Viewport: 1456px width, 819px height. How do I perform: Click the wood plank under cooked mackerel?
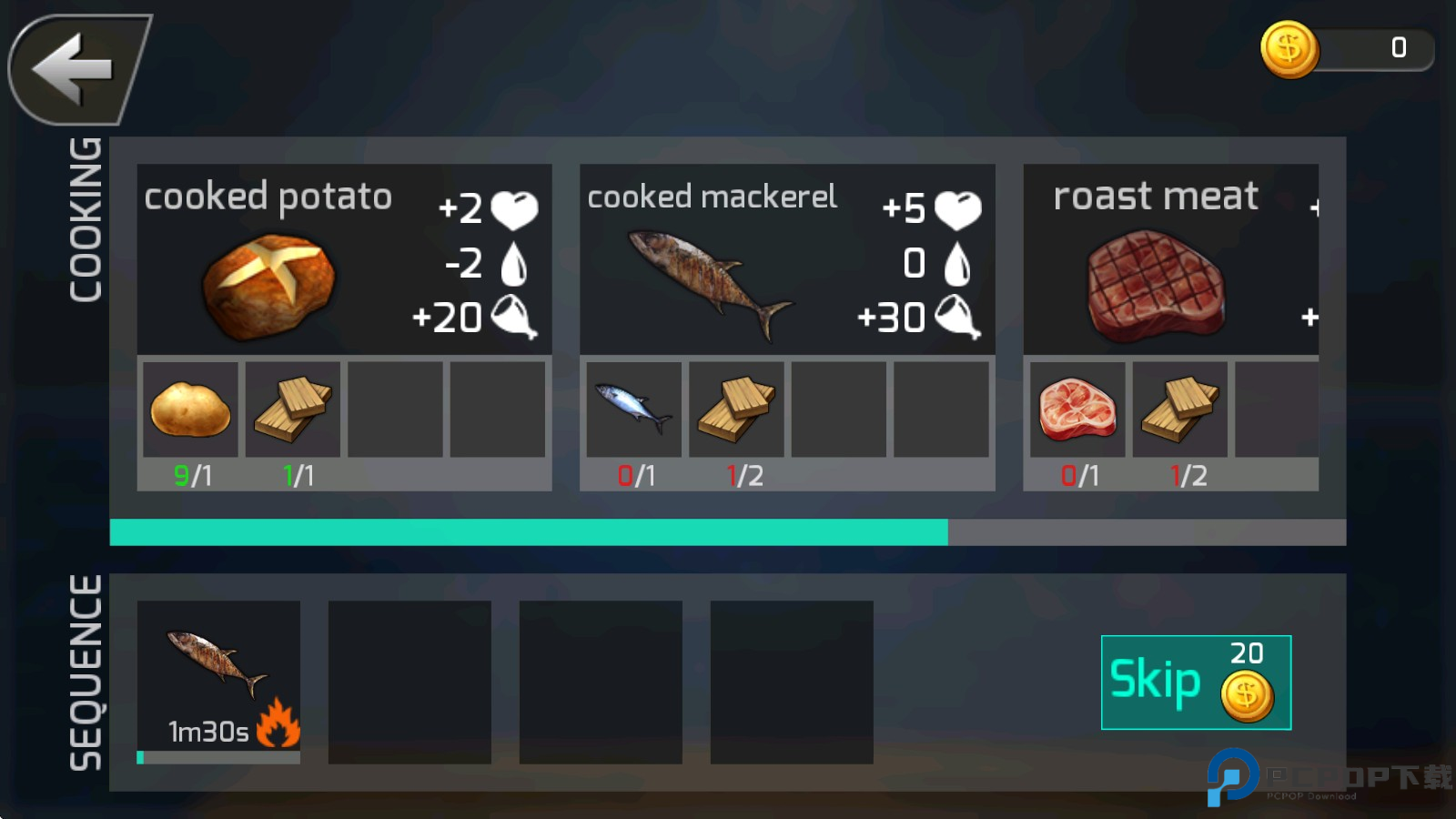tap(736, 409)
